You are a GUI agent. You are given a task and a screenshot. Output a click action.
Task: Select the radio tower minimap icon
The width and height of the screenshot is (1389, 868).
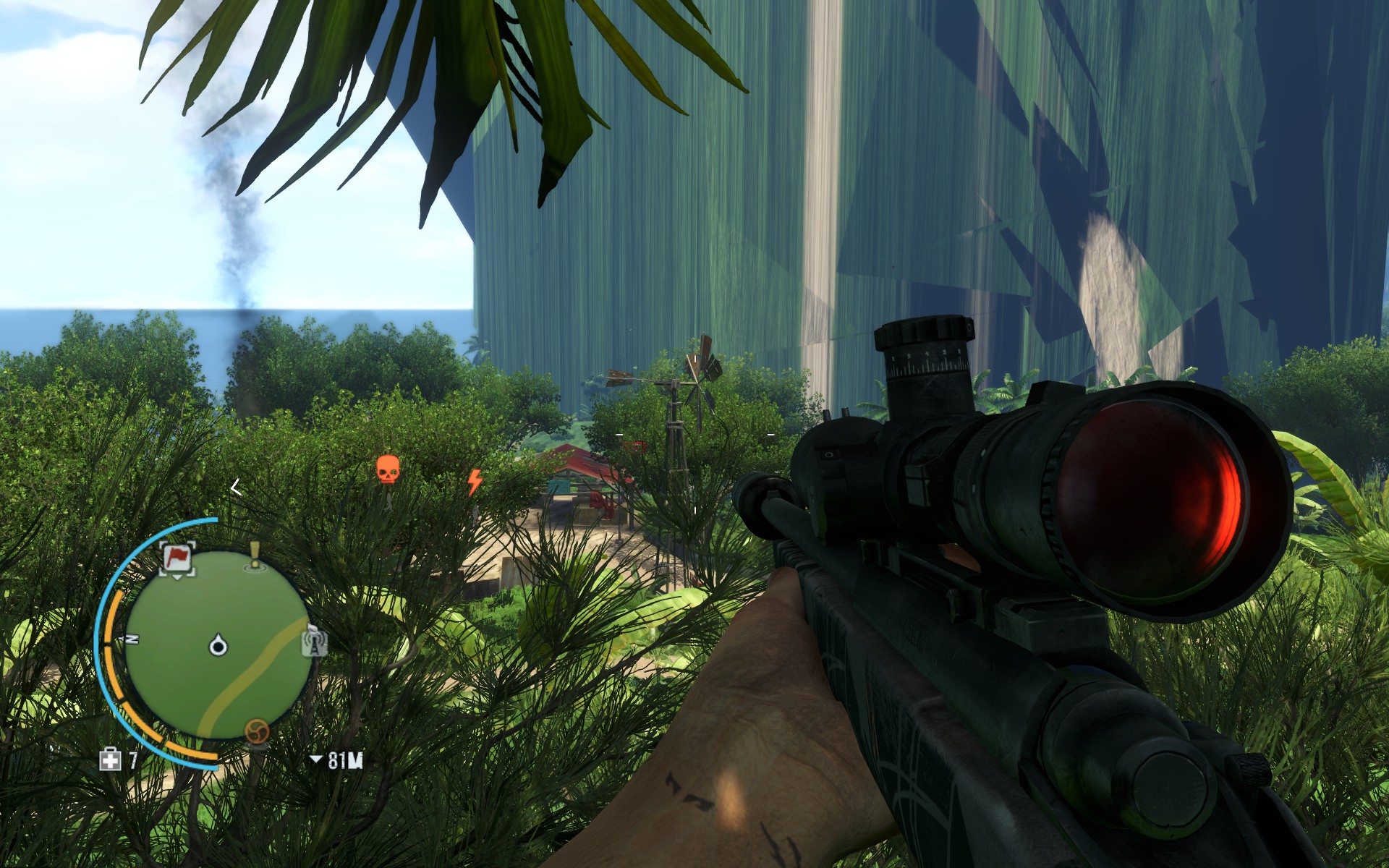point(315,641)
